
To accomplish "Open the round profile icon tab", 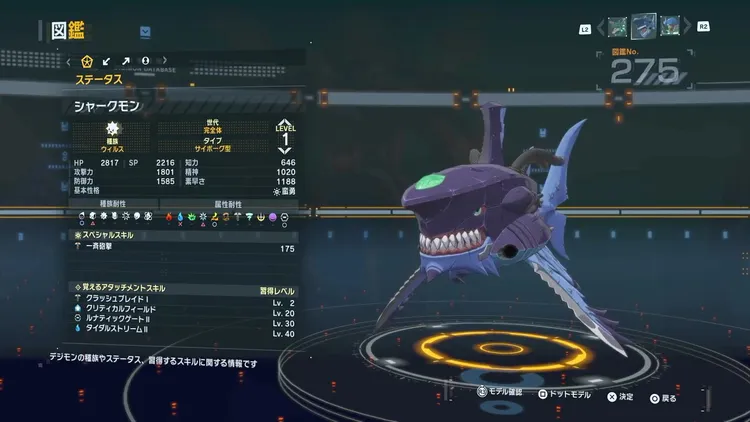I will 145,61.
